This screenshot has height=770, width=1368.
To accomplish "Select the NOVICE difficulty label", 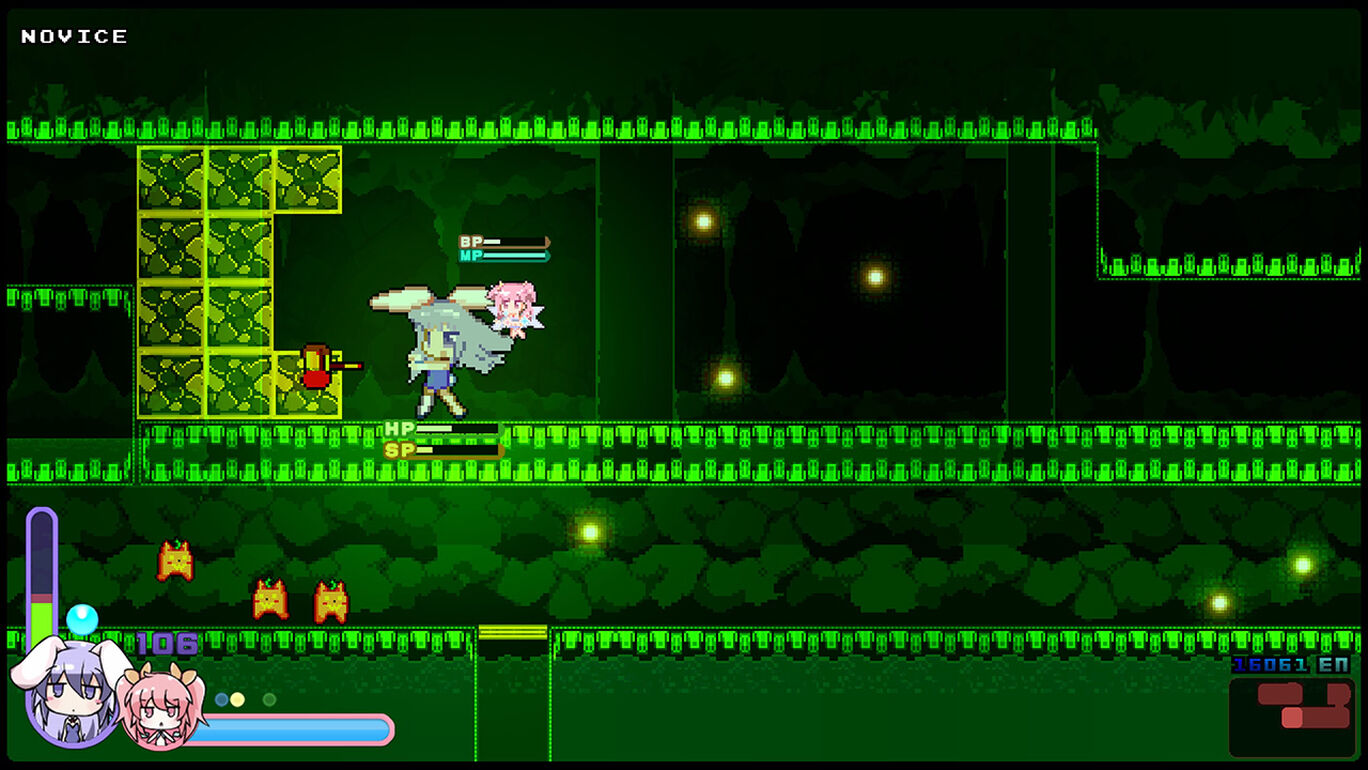I will tap(72, 36).
